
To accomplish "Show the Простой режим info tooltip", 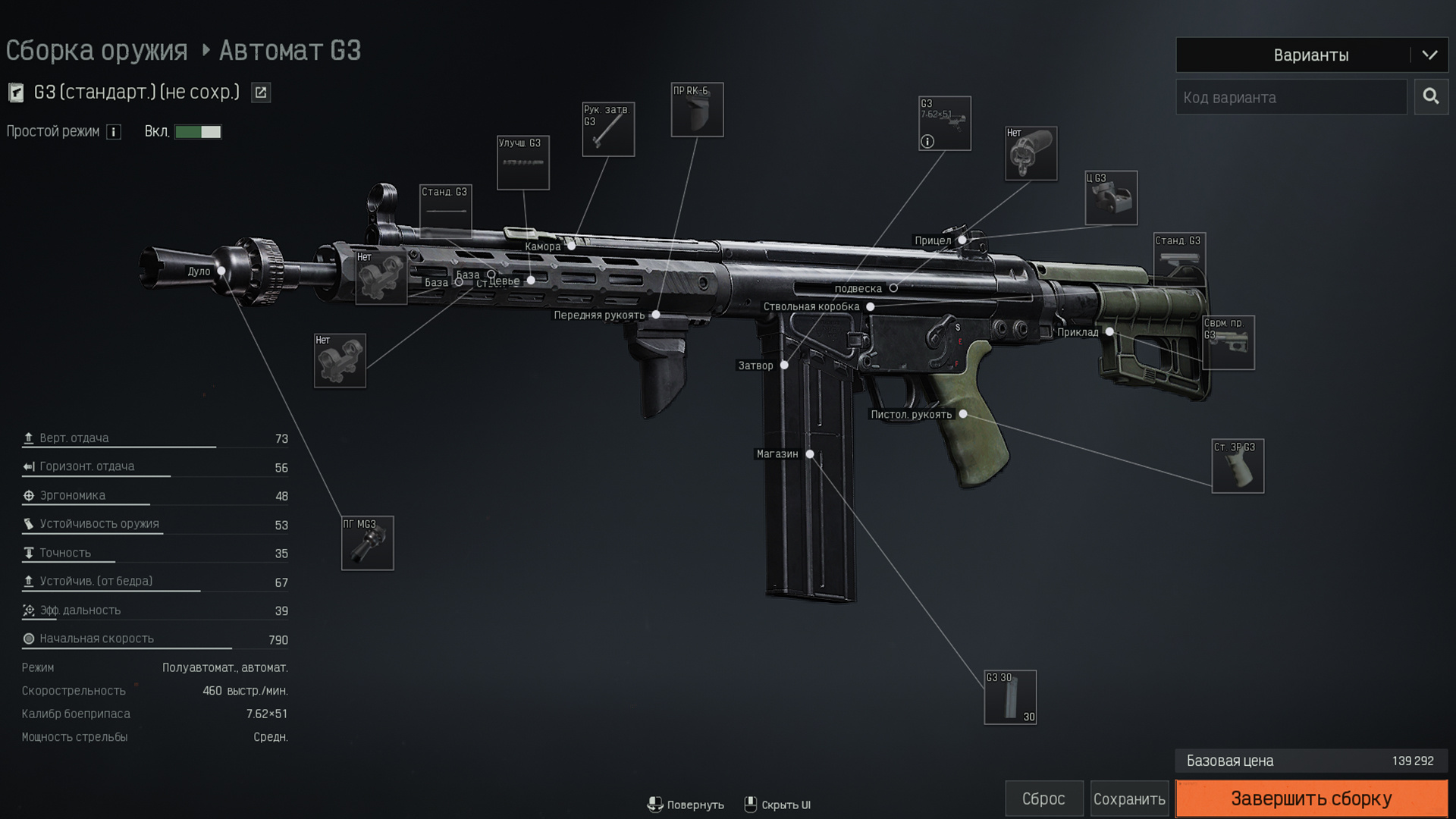I will 114,132.
